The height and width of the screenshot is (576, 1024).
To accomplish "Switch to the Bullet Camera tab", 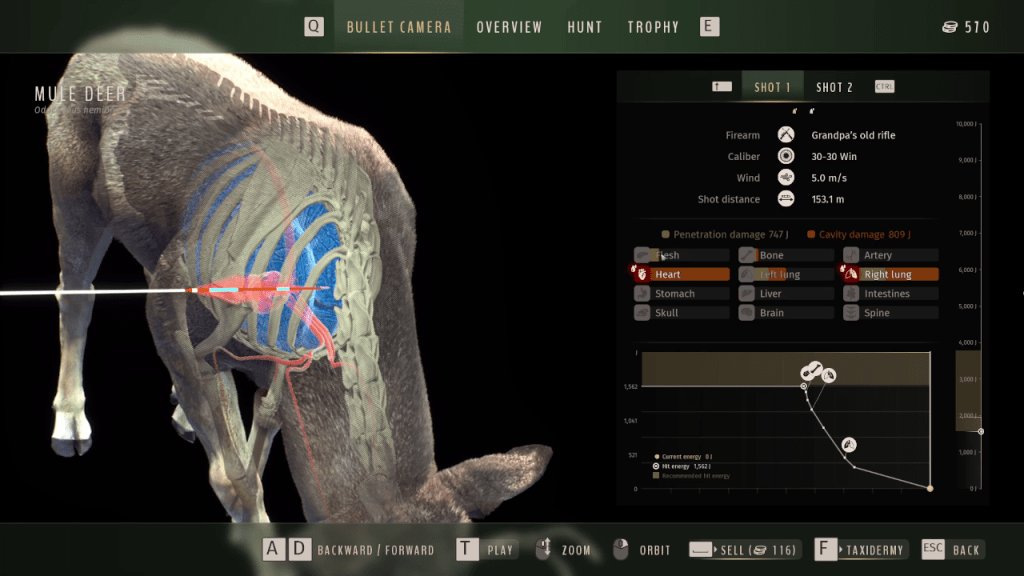I will [x=398, y=27].
